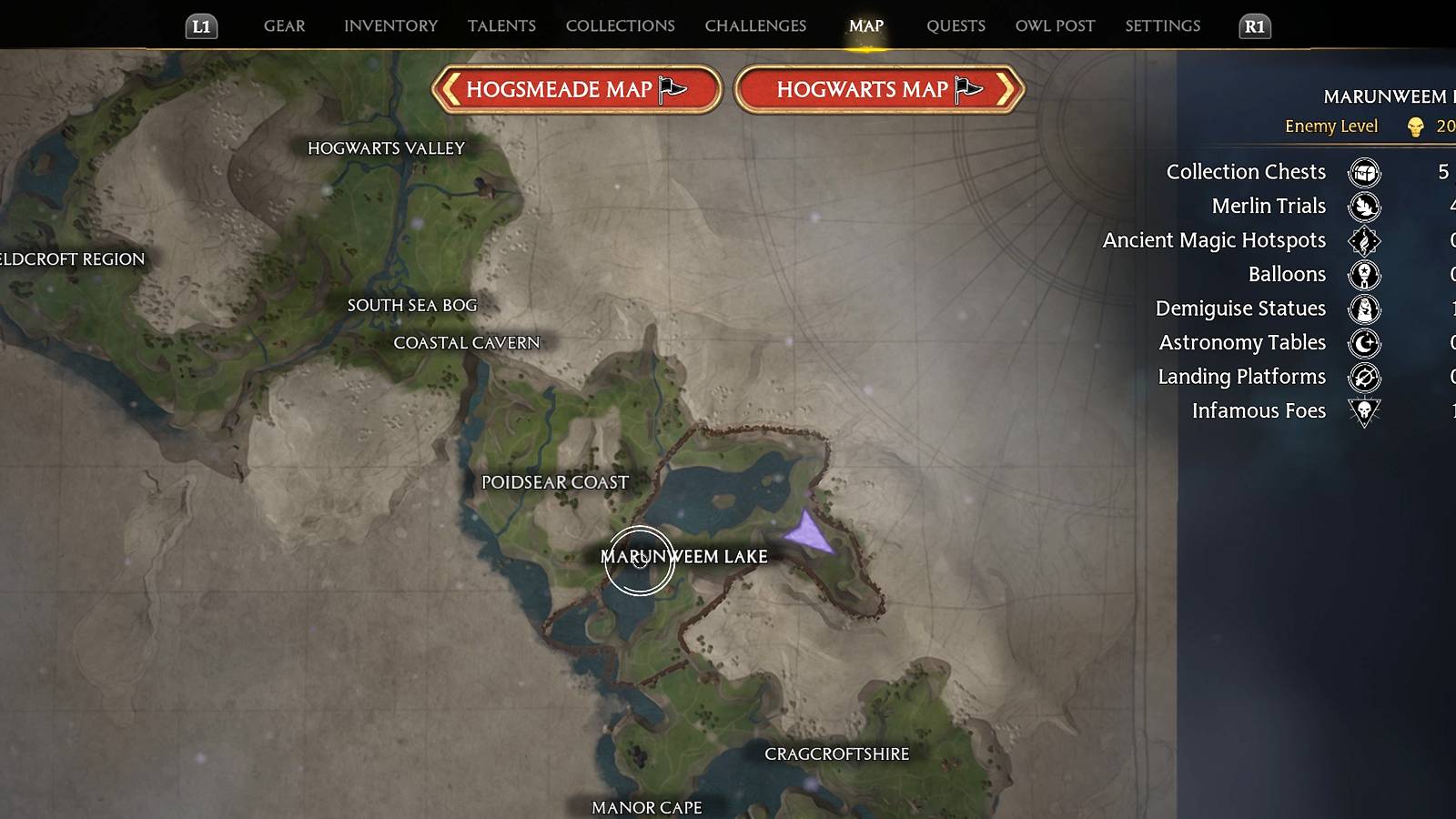
Task: Select the Demiguise Statues icon
Action: [1362, 308]
